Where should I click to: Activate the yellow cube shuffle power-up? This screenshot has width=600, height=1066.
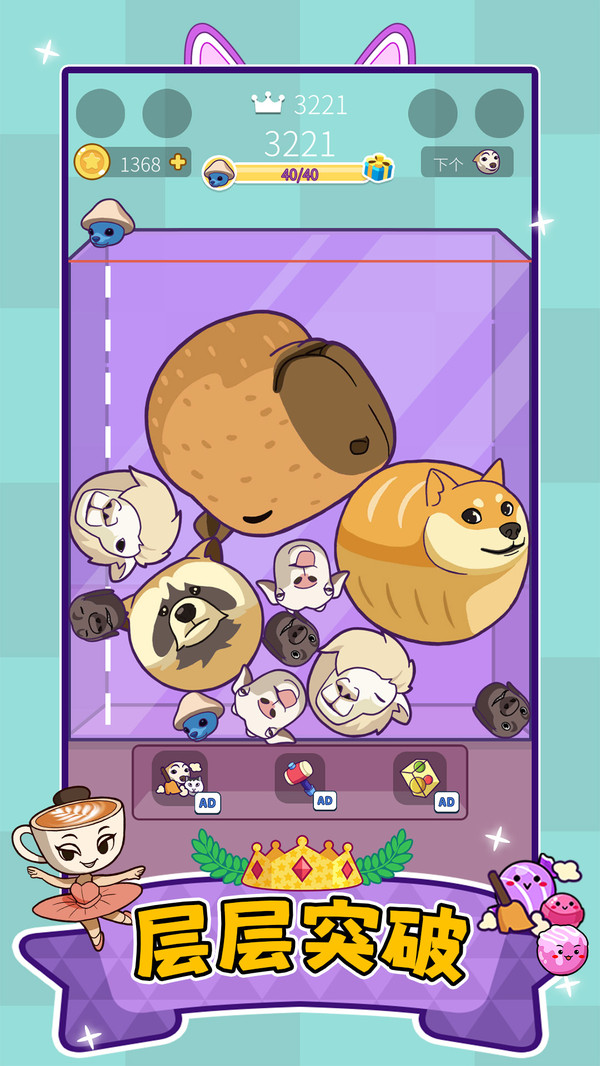pos(420,777)
